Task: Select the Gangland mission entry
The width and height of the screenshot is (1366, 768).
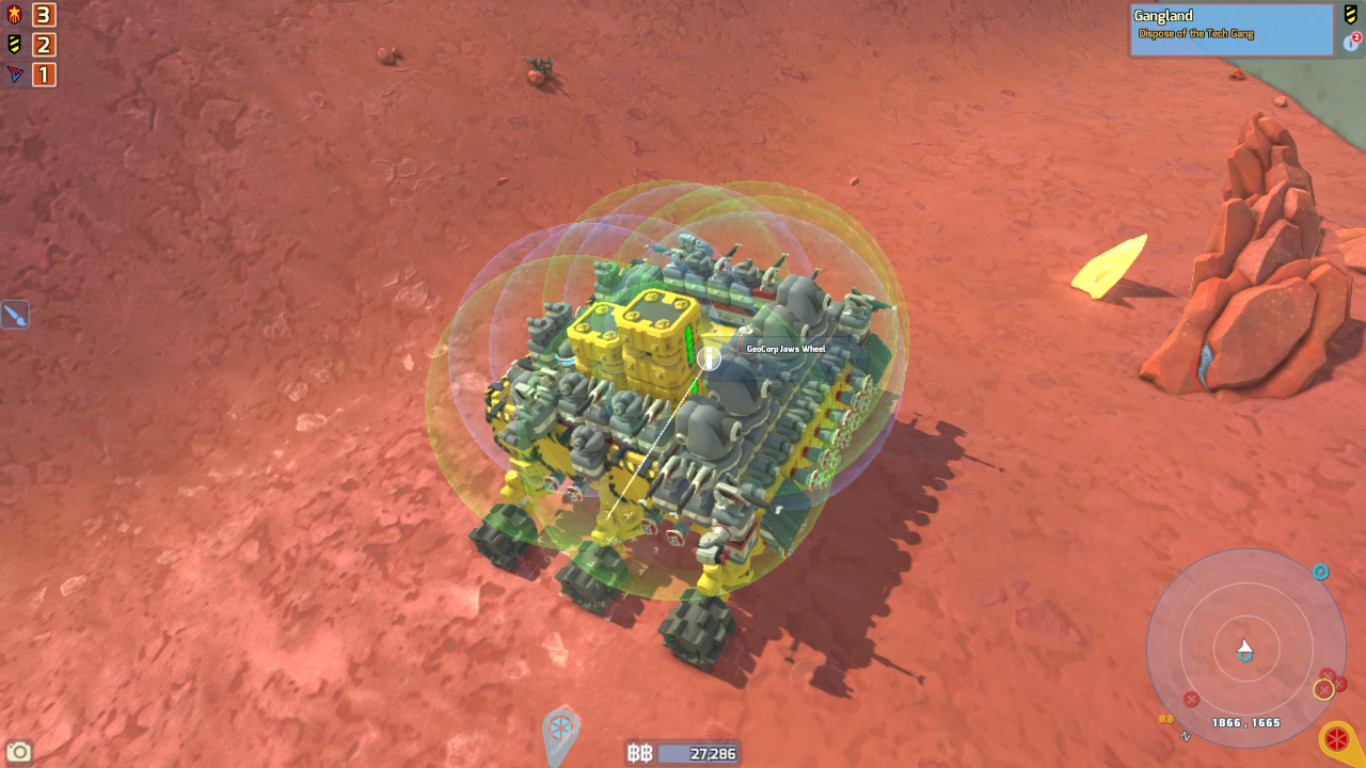Action: pyautogui.click(x=1162, y=16)
